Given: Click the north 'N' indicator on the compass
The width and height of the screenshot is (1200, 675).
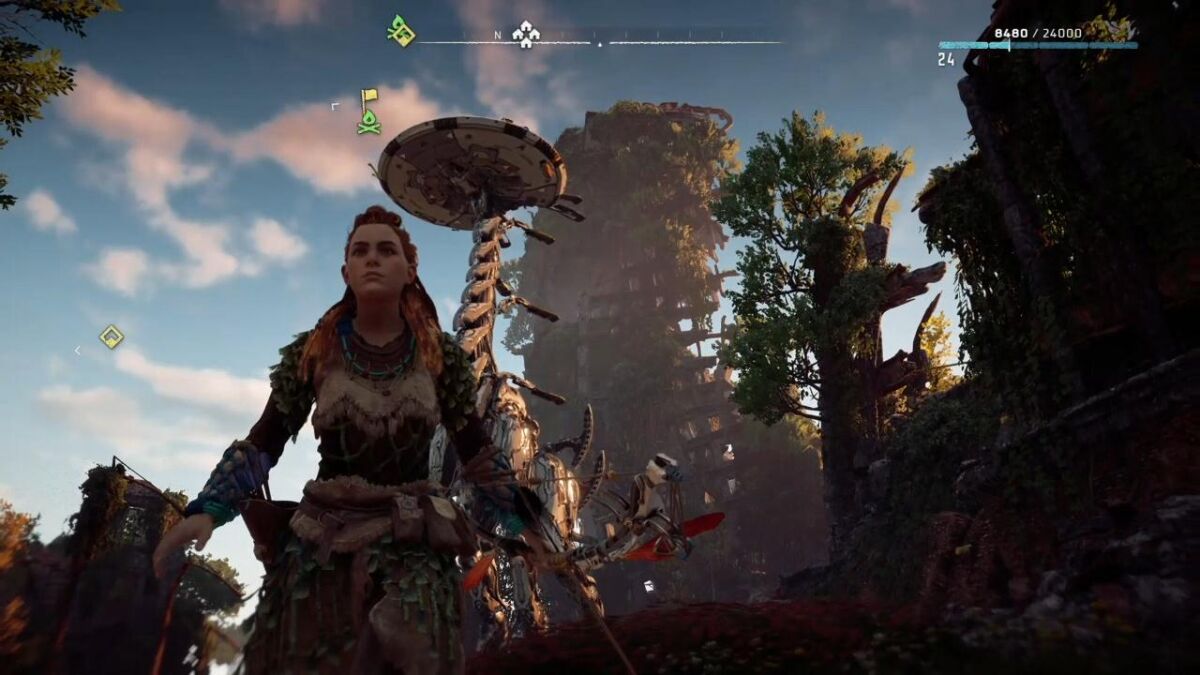Looking at the screenshot, I should pyautogui.click(x=497, y=35).
